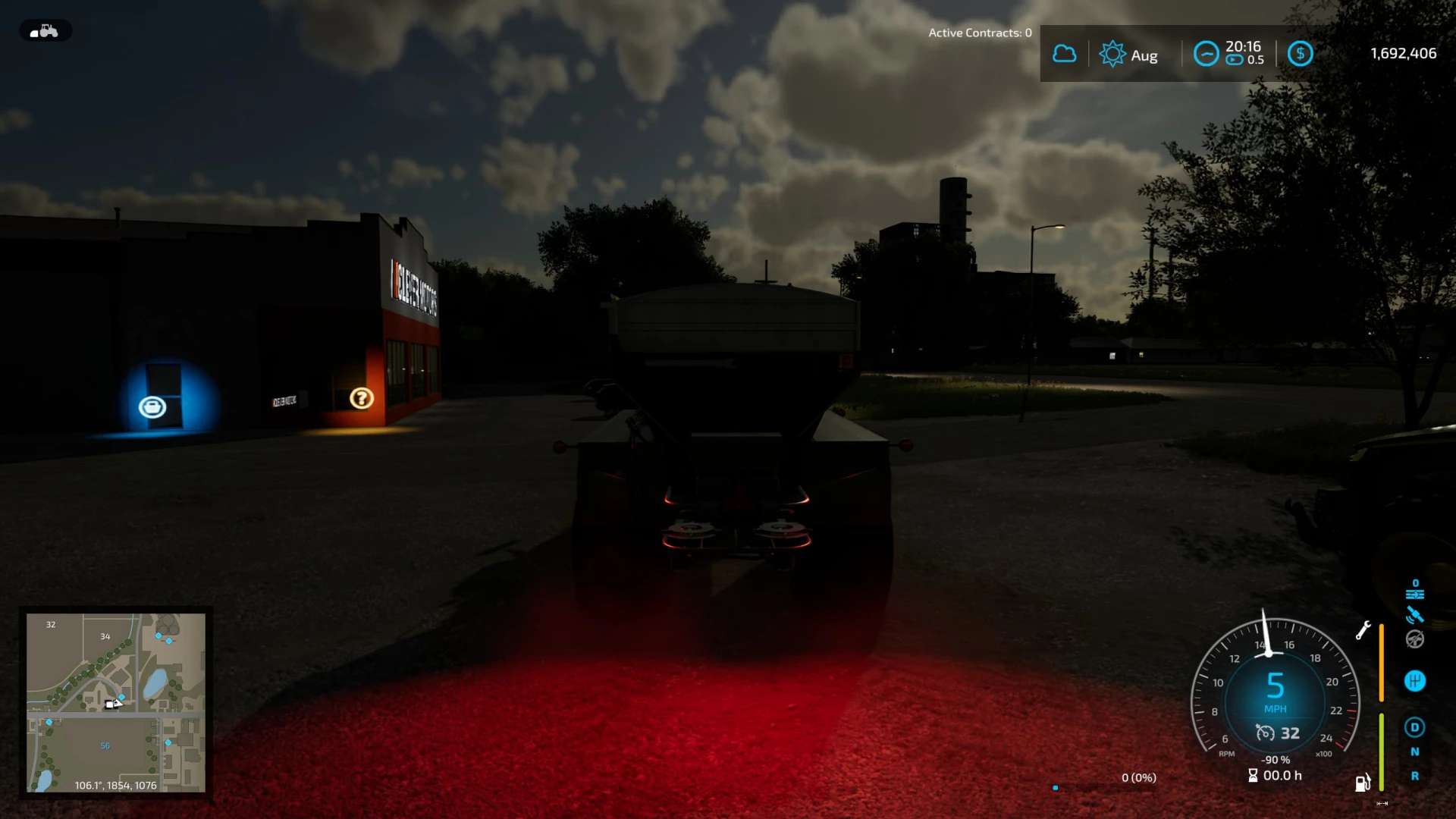Click the dollar money balance icon

click(x=1300, y=54)
